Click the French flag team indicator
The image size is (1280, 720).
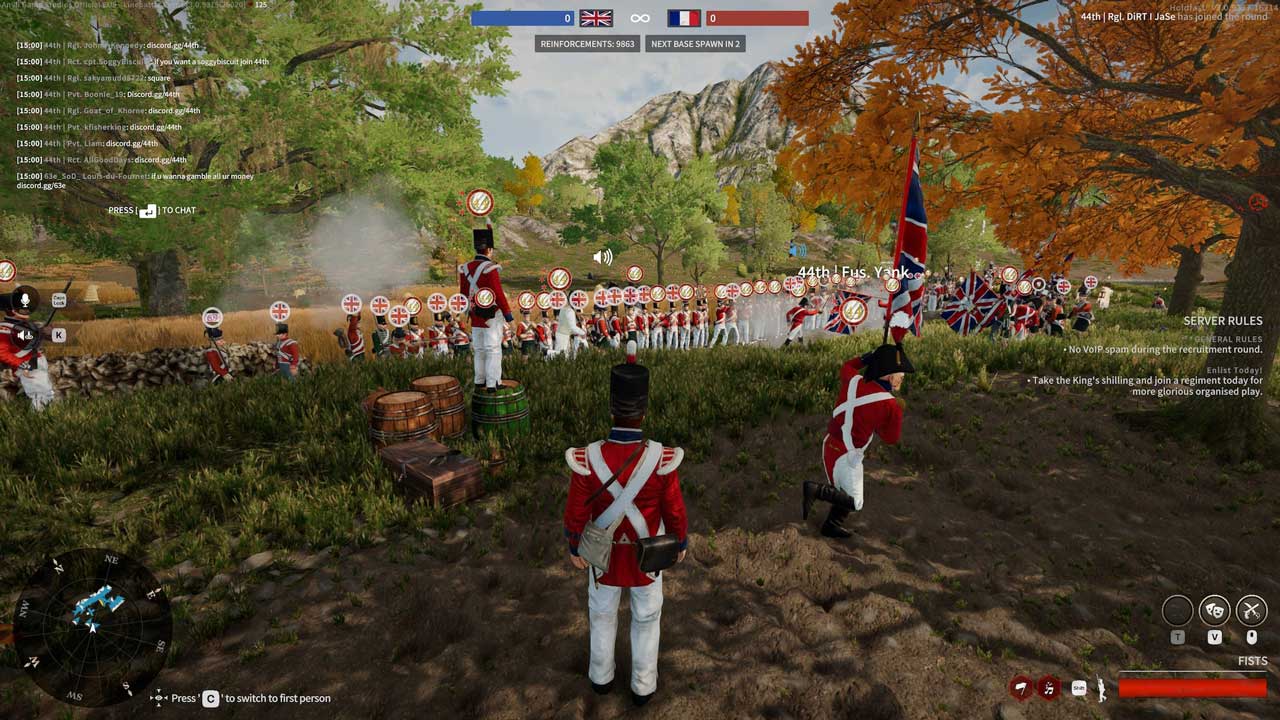tap(684, 18)
